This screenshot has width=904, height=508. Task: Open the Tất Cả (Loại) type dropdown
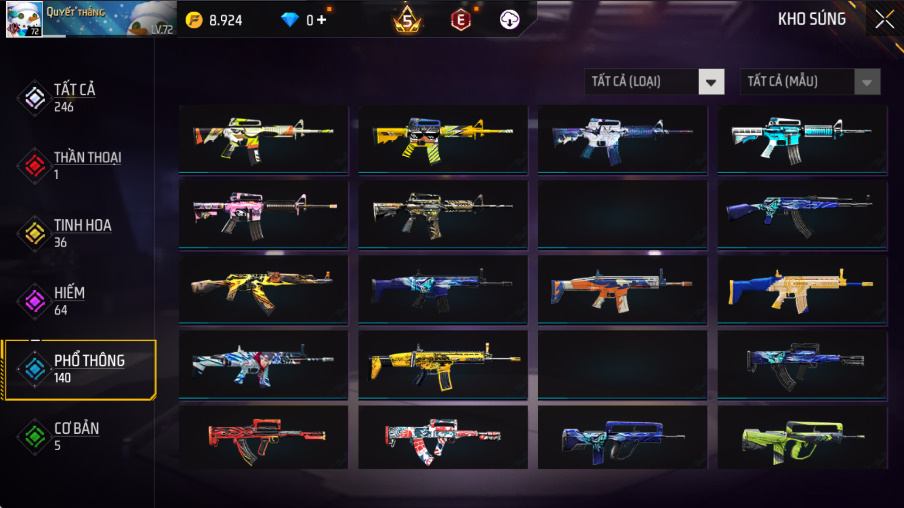click(x=655, y=82)
